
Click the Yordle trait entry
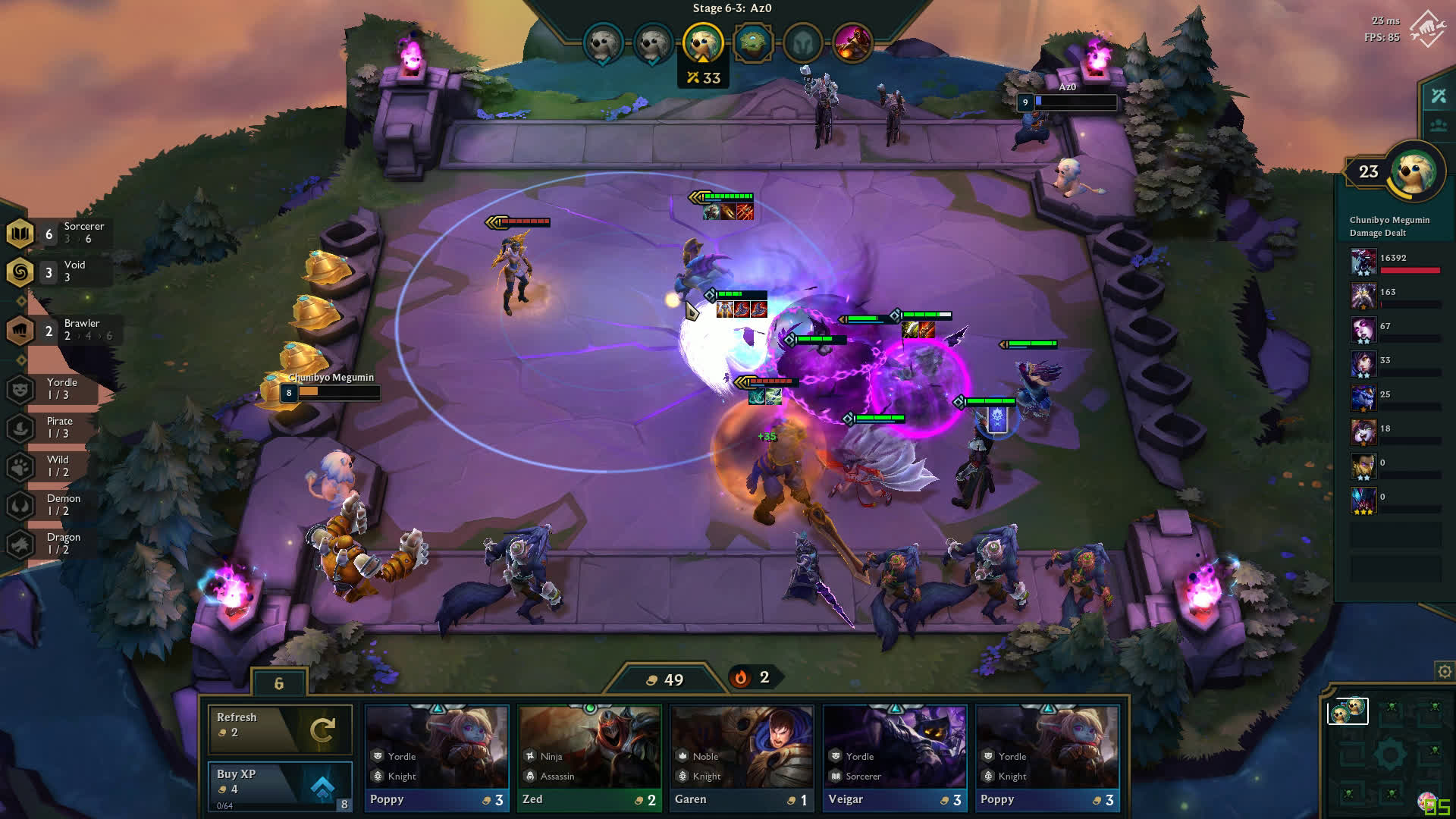pyautogui.click(x=53, y=388)
